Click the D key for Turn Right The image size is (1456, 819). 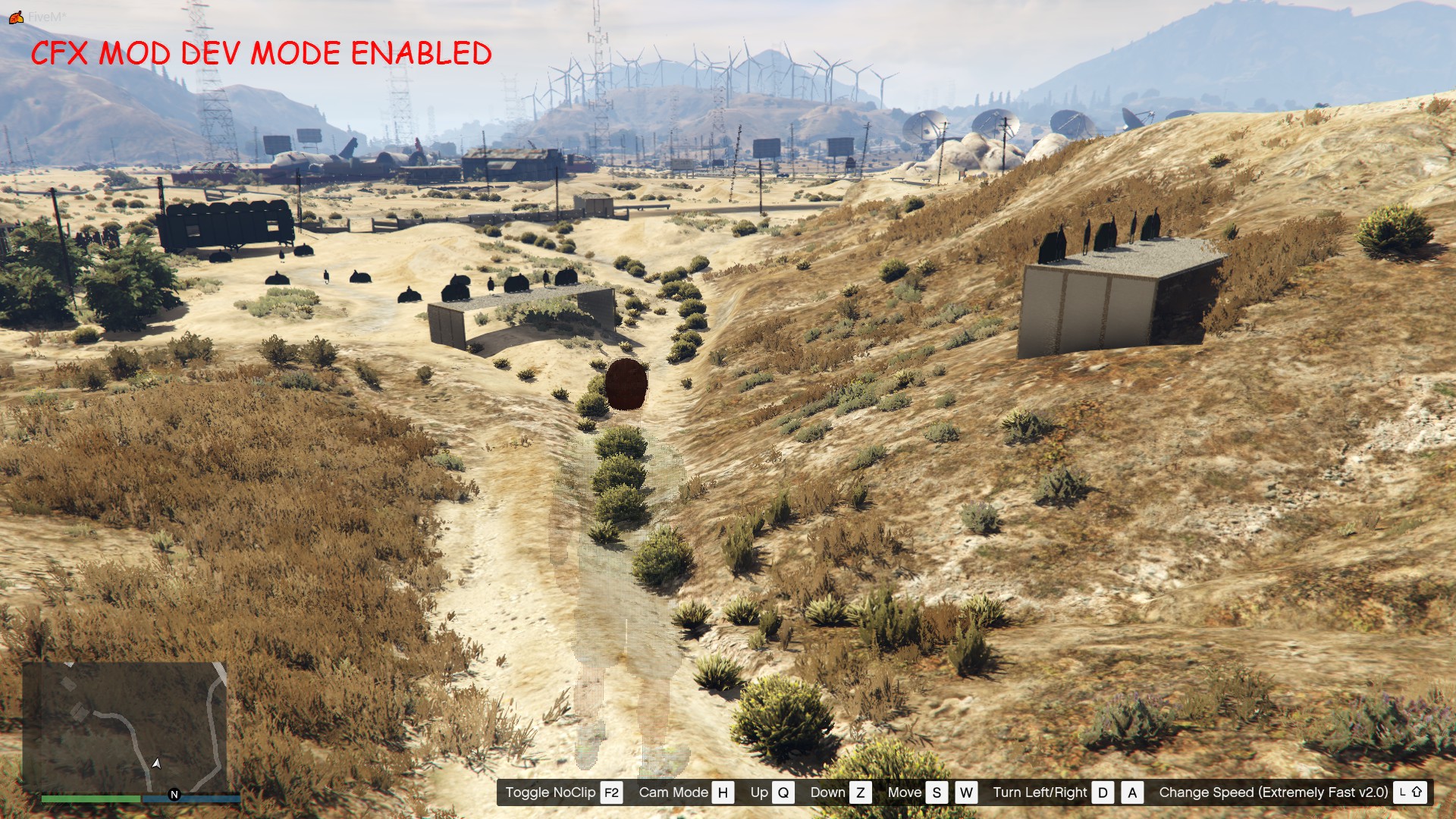pyautogui.click(x=1103, y=793)
